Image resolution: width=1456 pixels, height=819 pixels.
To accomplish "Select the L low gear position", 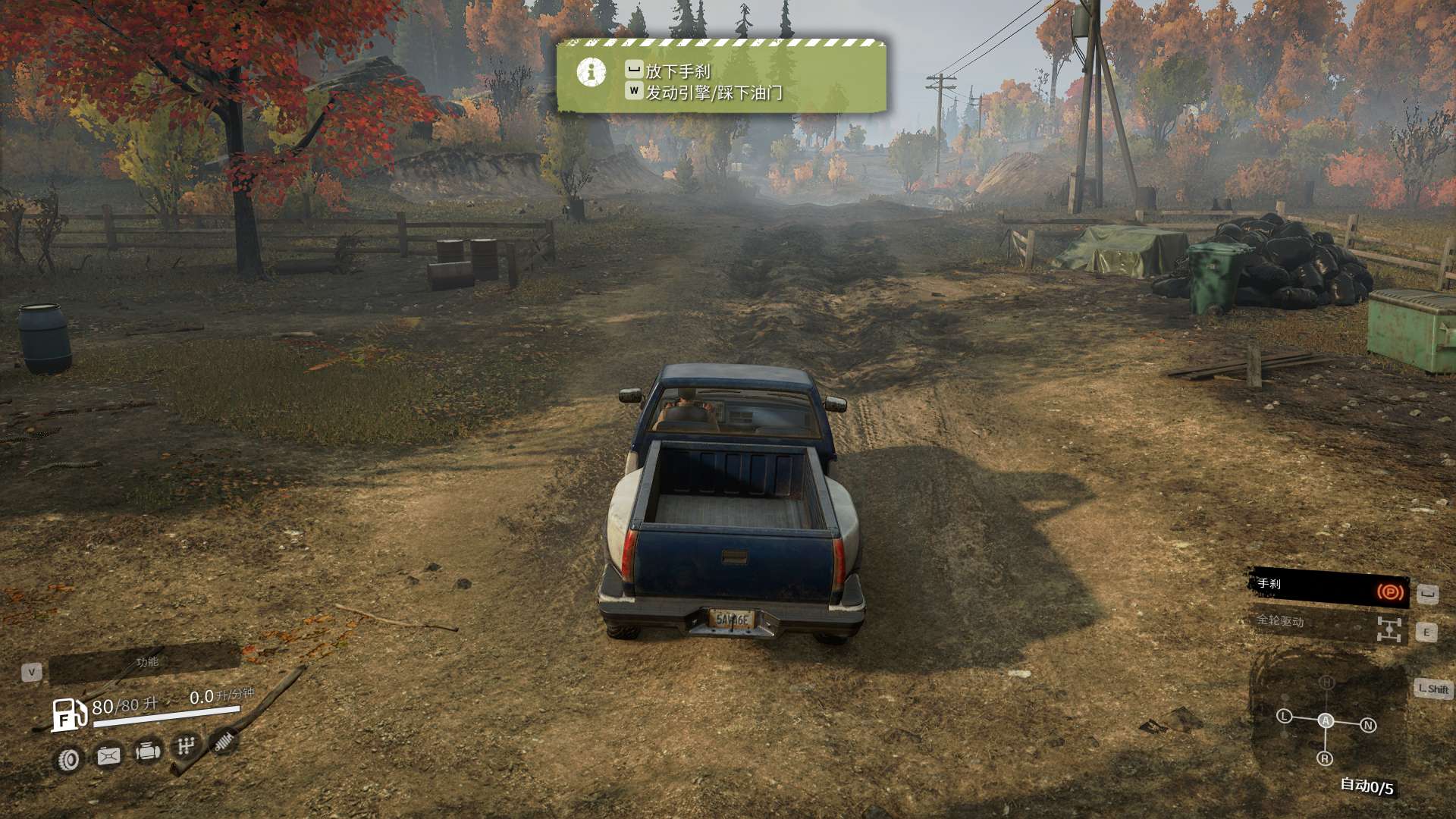I will tap(1284, 716).
